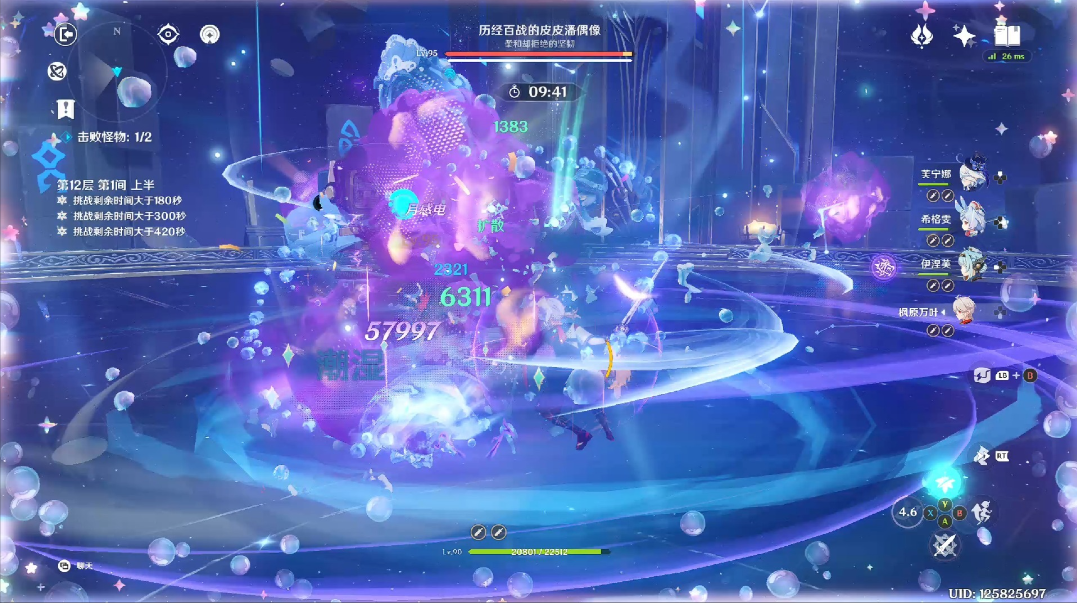Image resolution: width=1077 pixels, height=603 pixels.
Task: Click the elemental skill cooldown showing 4.6
Action: coord(907,512)
